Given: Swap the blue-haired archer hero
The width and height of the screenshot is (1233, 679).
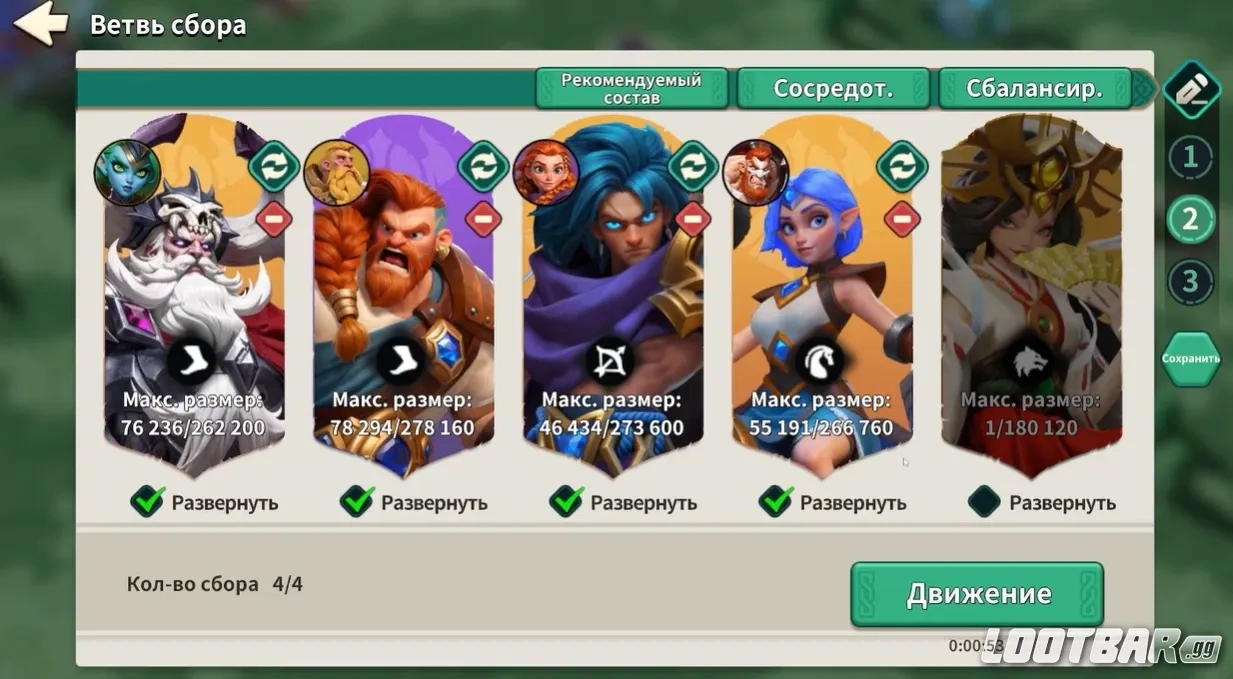Looking at the screenshot, I should tap(693, 166).
